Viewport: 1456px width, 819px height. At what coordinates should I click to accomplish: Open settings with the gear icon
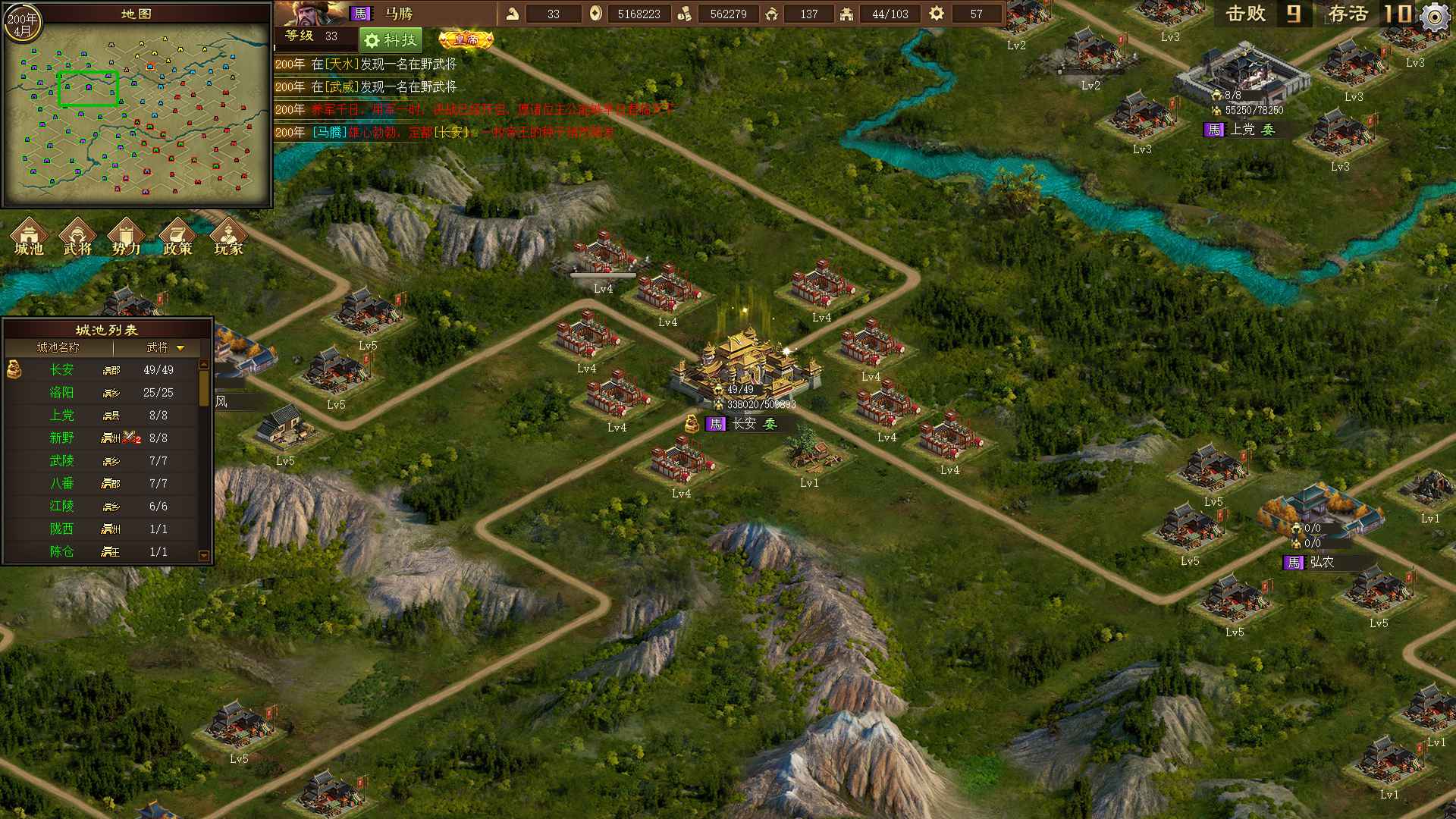[x=1434, y=17]
